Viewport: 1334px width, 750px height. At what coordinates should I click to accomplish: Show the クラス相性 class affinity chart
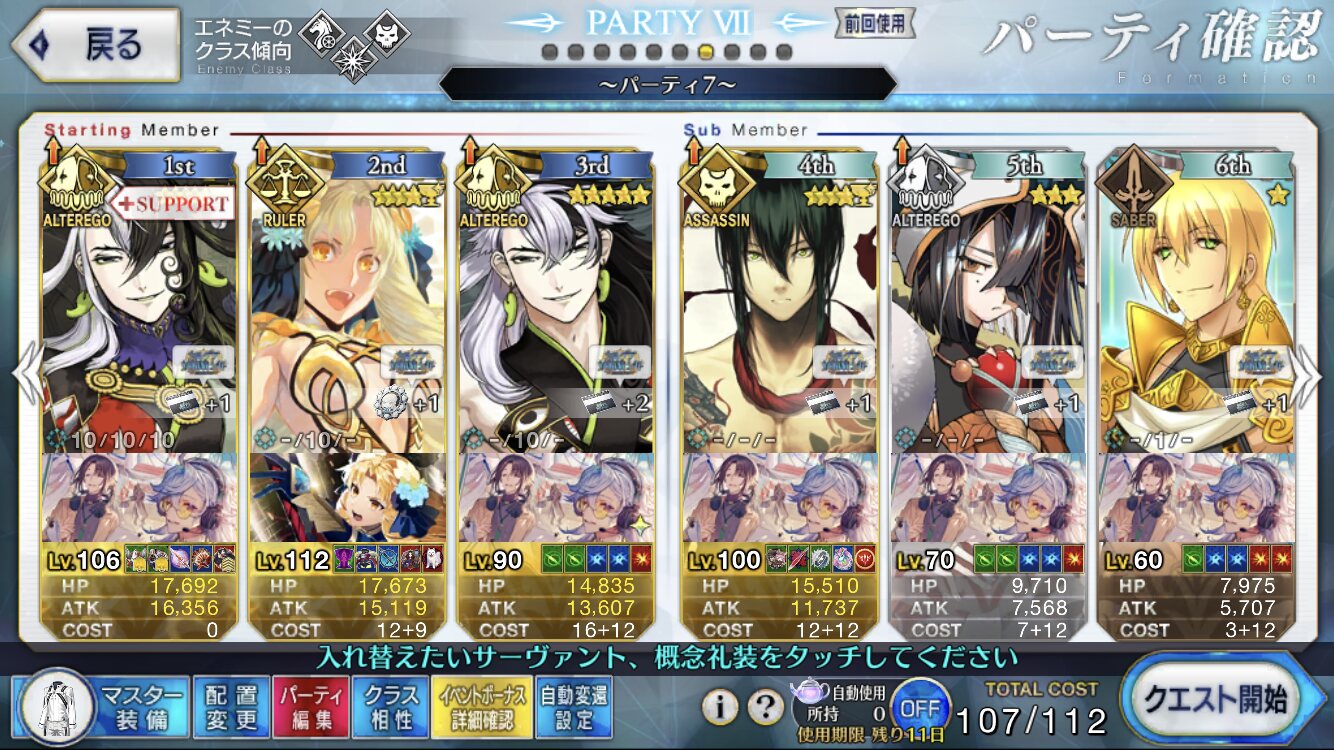point(391,707)
